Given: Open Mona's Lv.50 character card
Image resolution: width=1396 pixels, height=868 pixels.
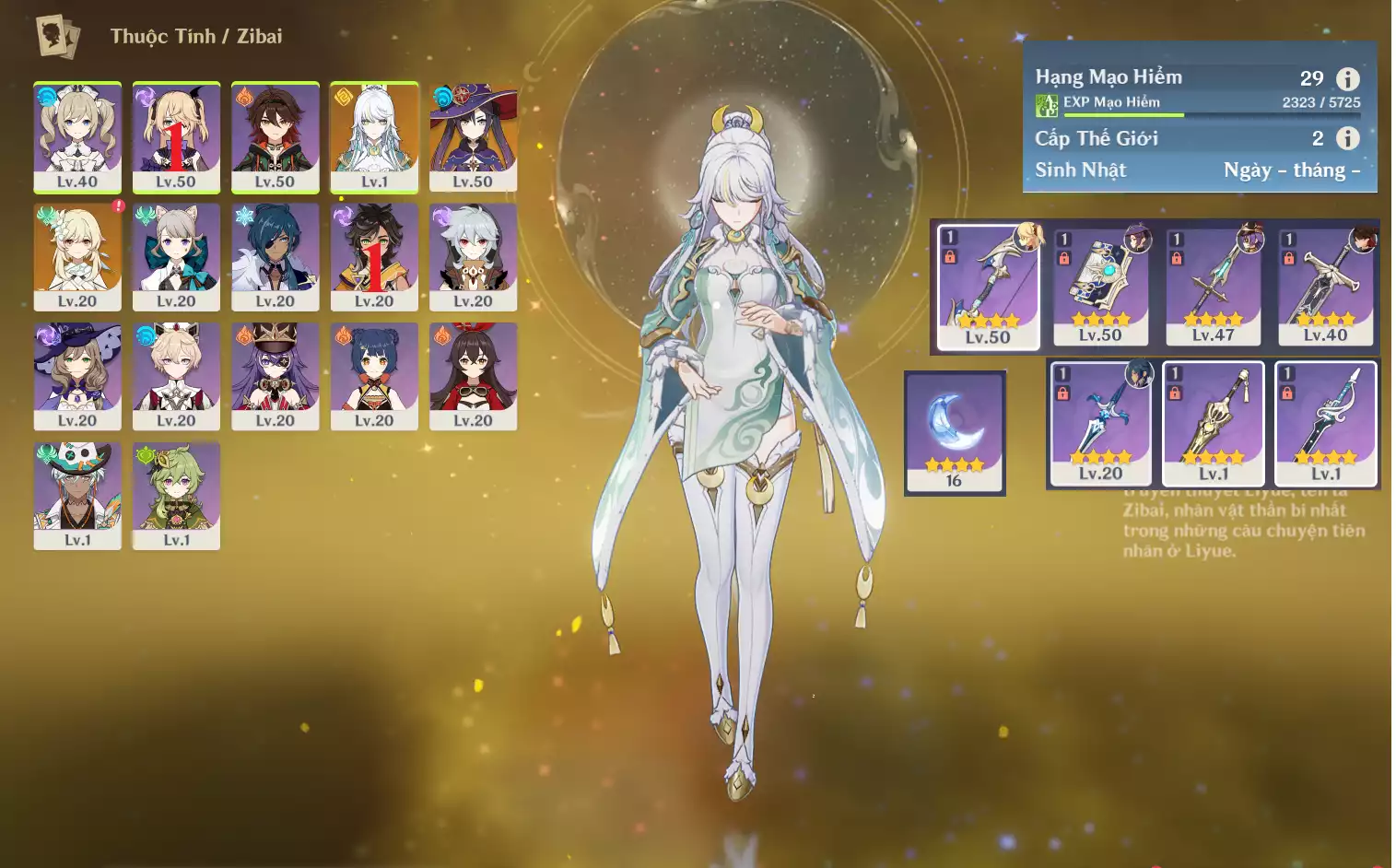Looking at the screenshot, I should [473, 136].
